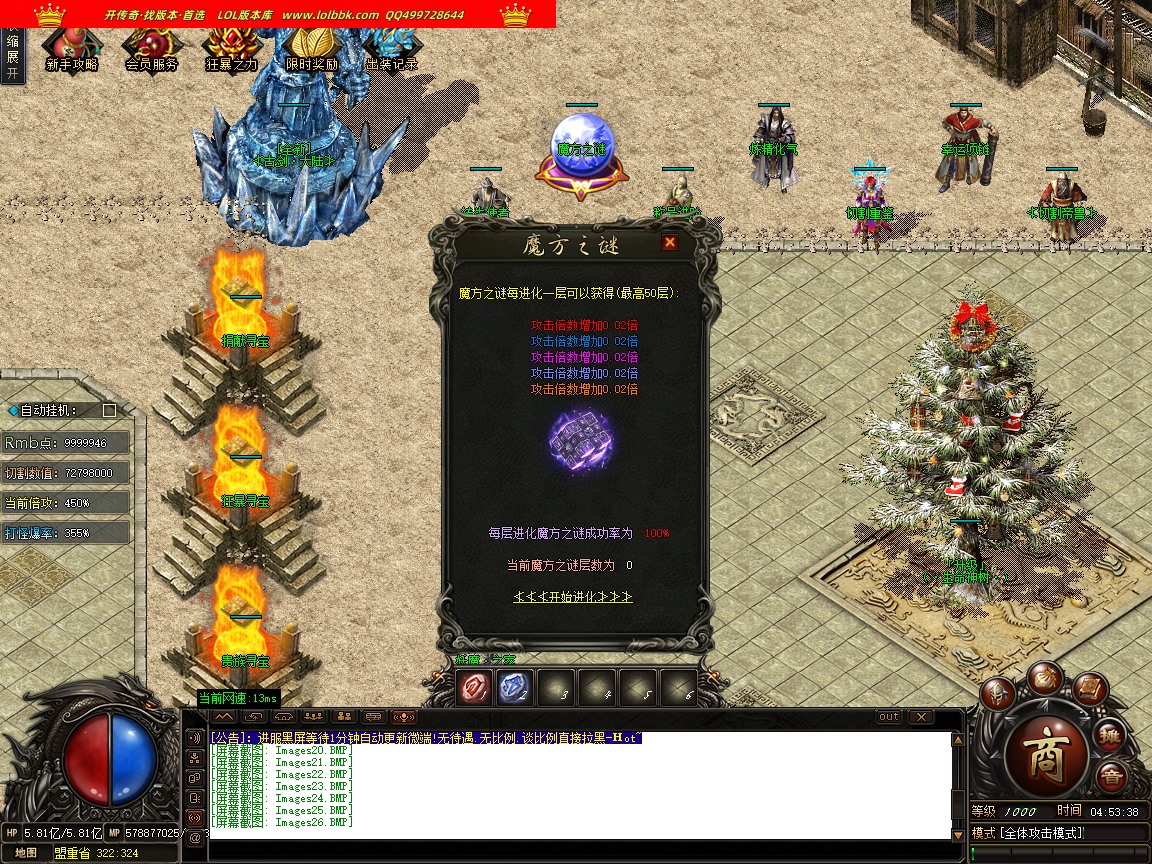Close the 魔方之谜 dialog window
This screenshot has width=1152, height=864.
[x=669, y=242]
